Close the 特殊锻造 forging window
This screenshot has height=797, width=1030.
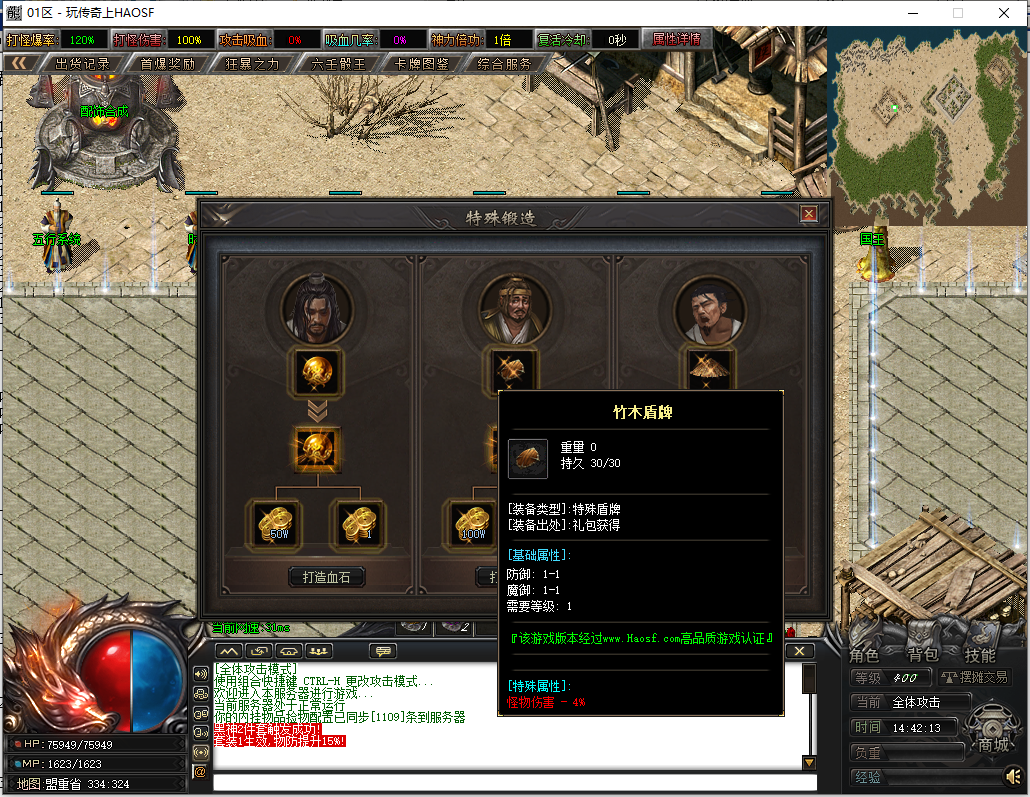(809, 214)
